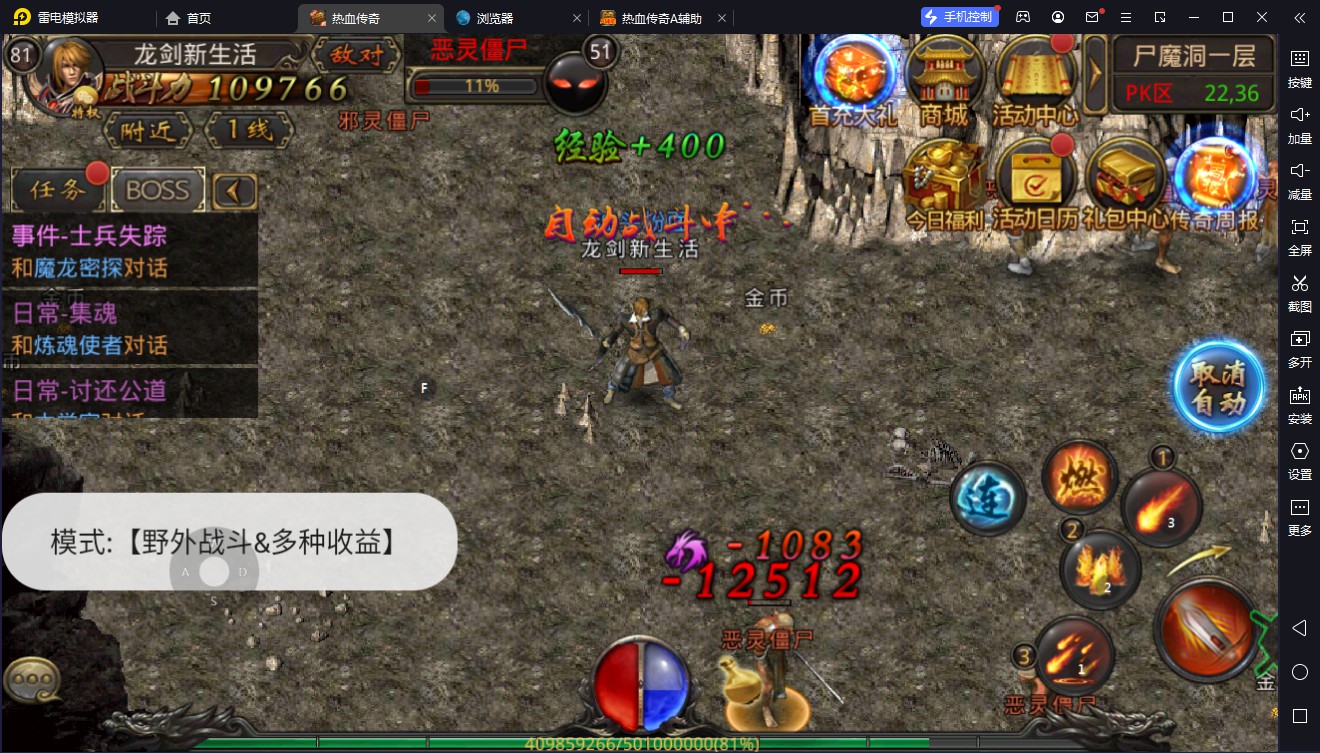The image size is (1320, 753).
Task: Collapse the quest panel with arrow button
Action: click(x=235, y=190)
